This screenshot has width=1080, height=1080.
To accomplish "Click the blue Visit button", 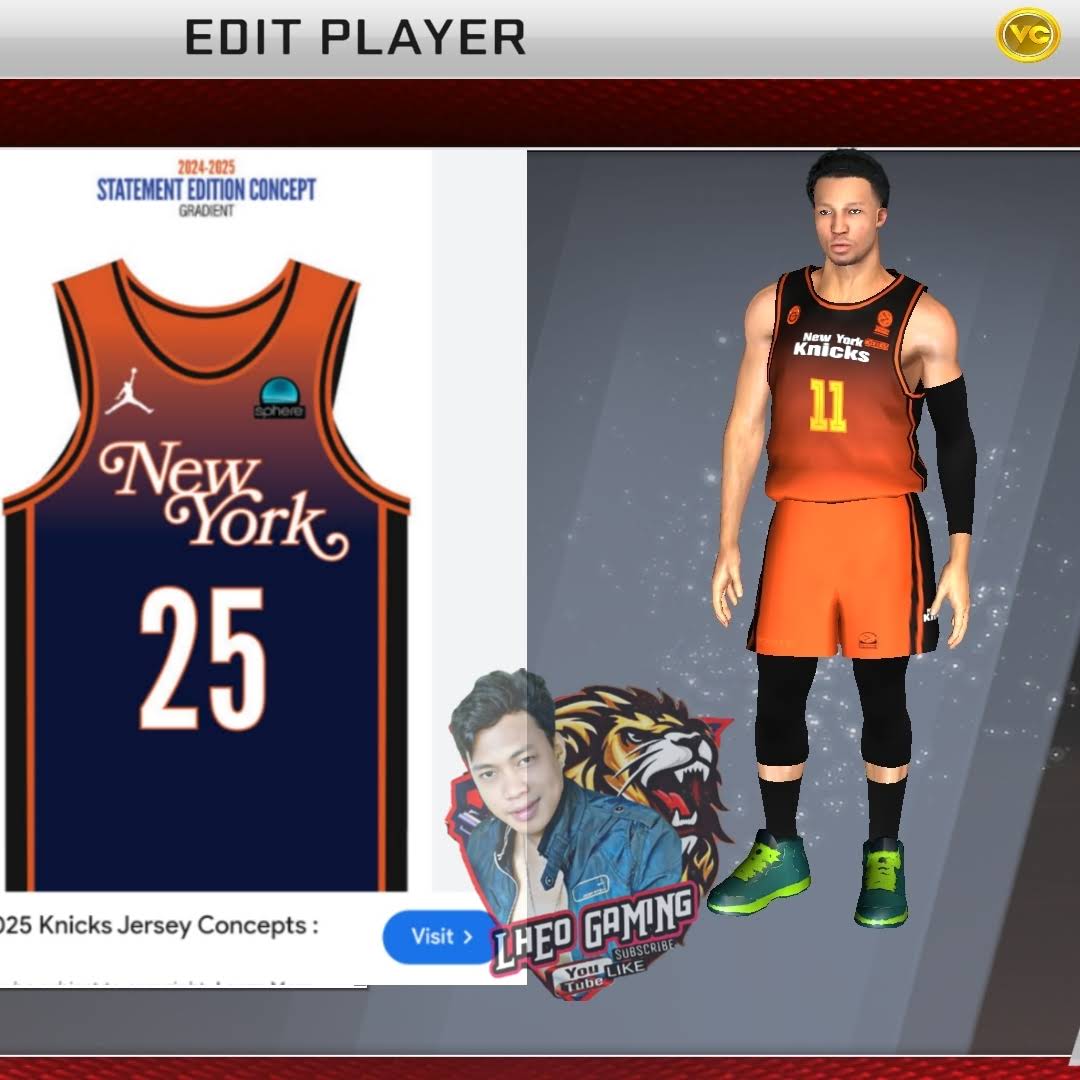I will 441,937.
